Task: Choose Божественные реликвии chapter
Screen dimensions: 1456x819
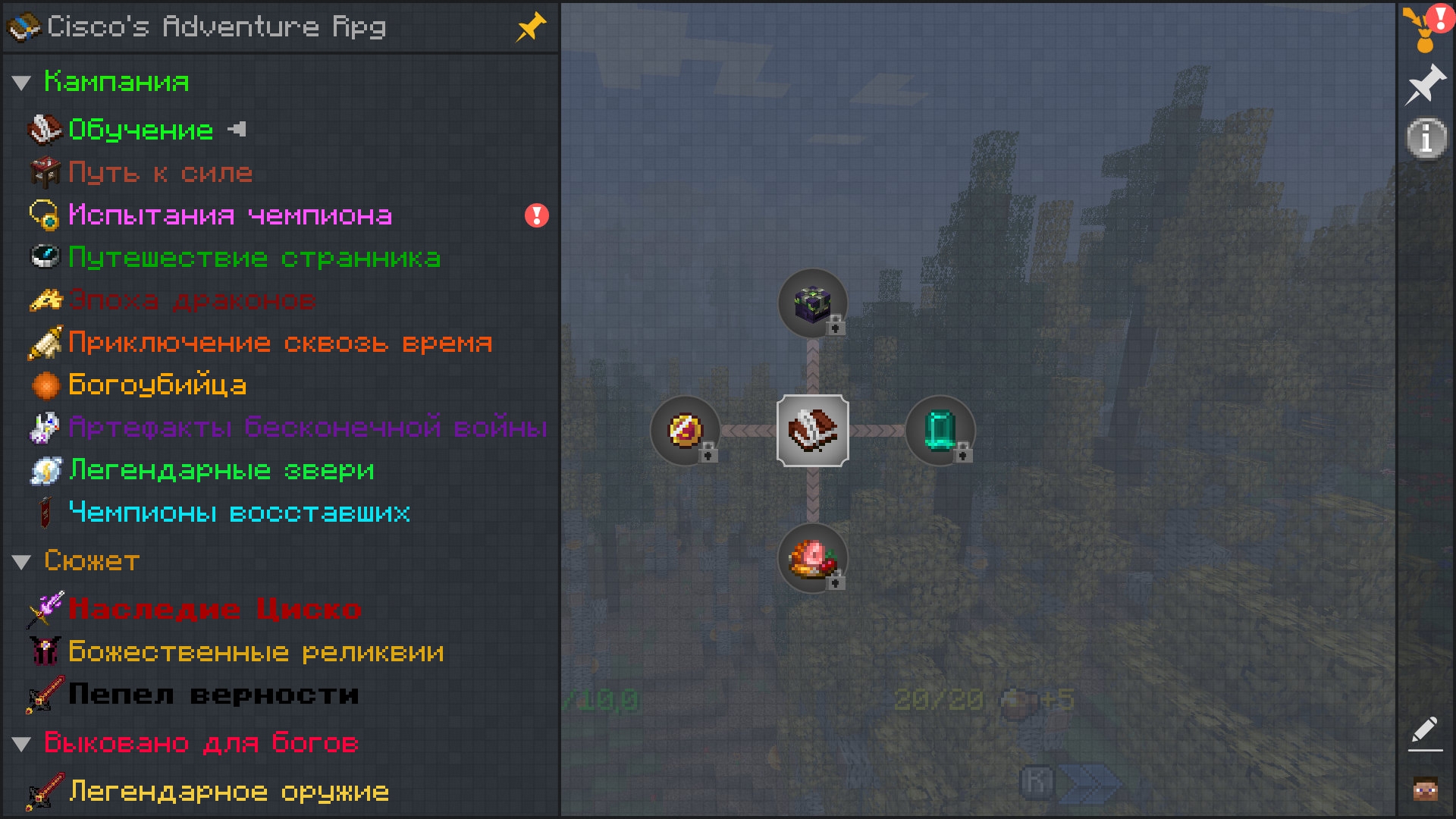Action: (x=256, y=652)
